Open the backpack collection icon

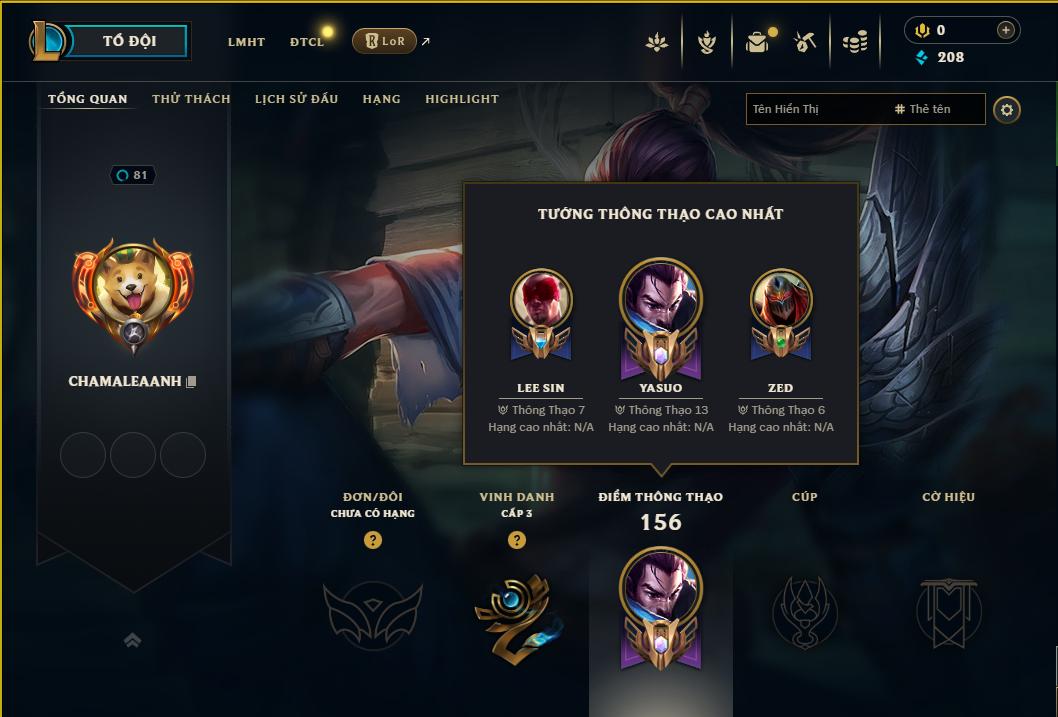(757, 42)
